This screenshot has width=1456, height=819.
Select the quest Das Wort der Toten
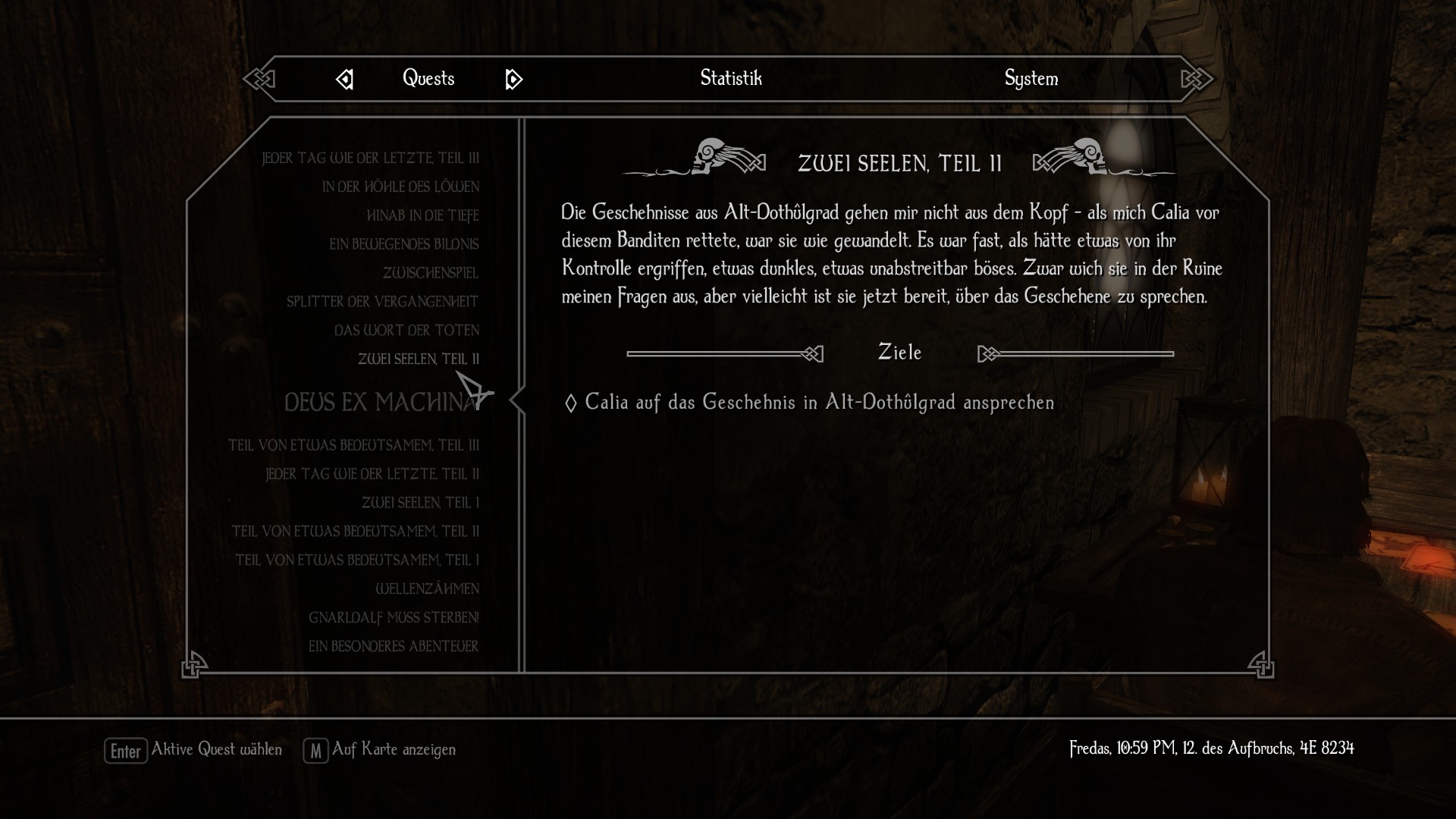coord(406,331)
